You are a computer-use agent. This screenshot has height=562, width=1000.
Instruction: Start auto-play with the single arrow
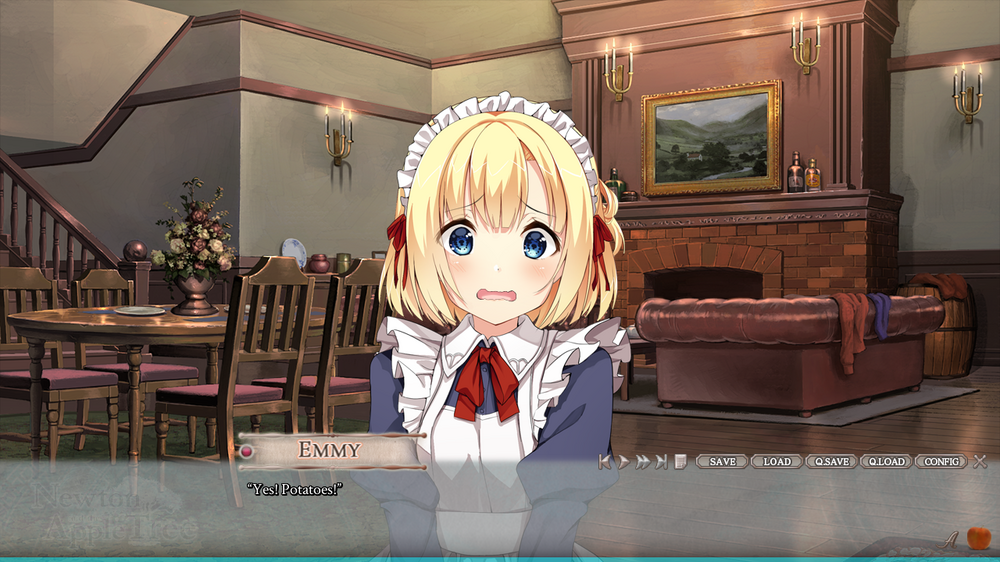pyautogui.click(x=624, y=461)
